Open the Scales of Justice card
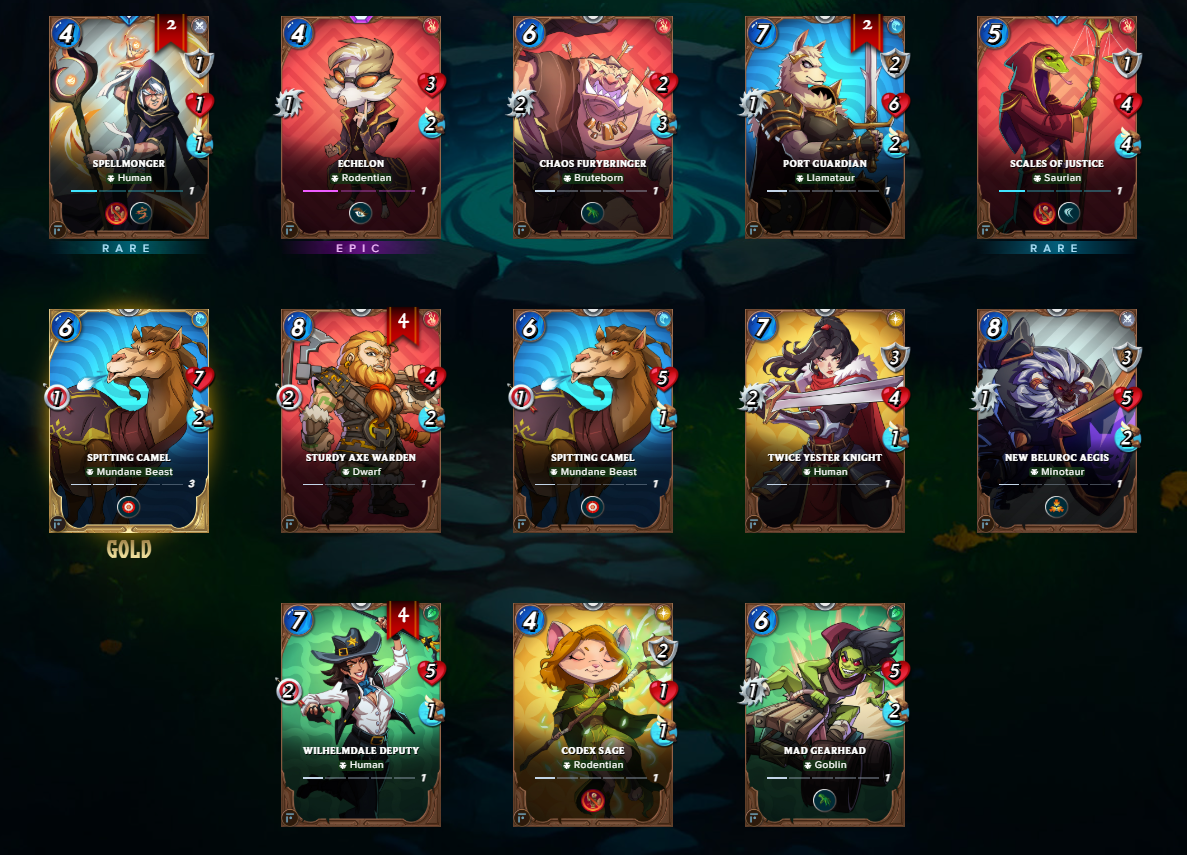This screenshot has height=855, width=1187. pos(1057,127)
